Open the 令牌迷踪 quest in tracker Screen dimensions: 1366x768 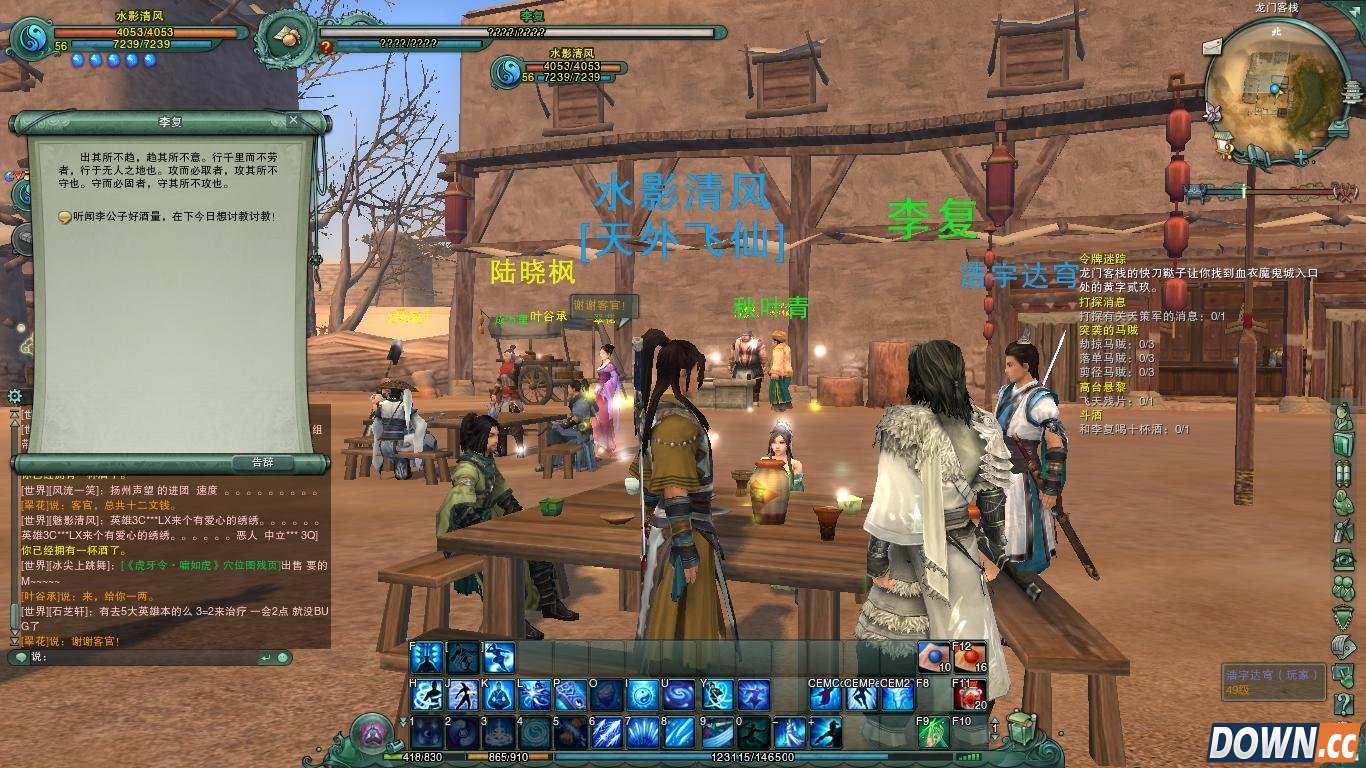(1102, 258)
